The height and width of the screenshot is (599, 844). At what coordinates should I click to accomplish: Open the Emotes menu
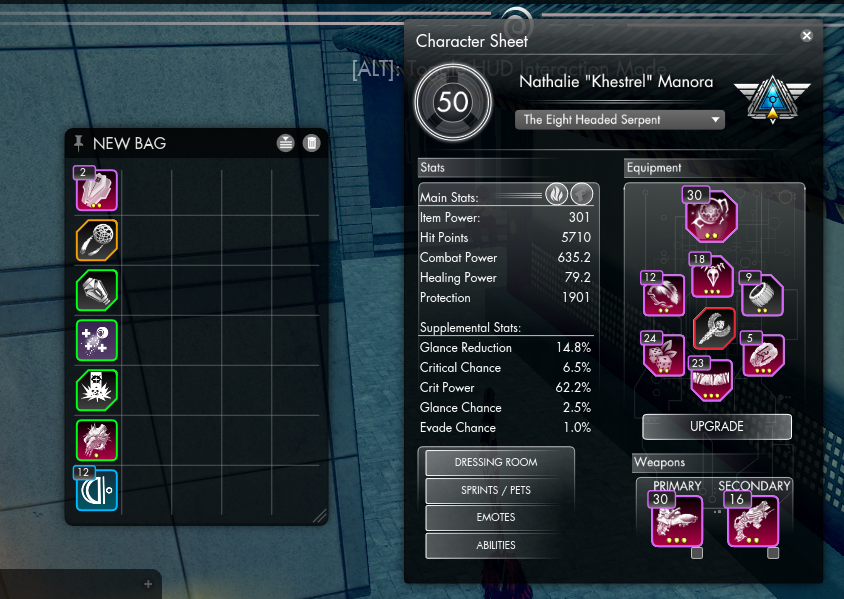496,517
